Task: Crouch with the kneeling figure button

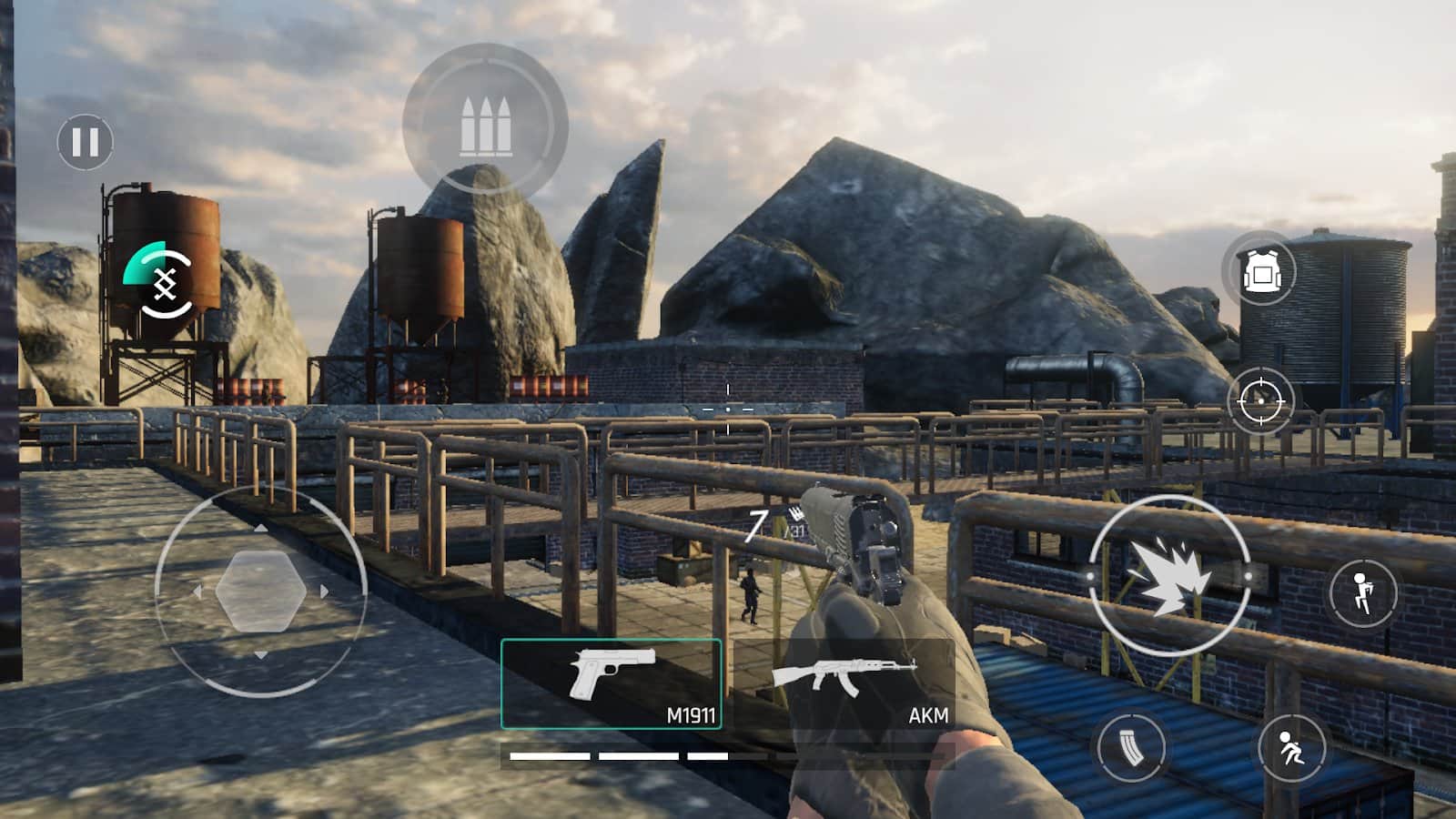Action: coord(1291,748)
